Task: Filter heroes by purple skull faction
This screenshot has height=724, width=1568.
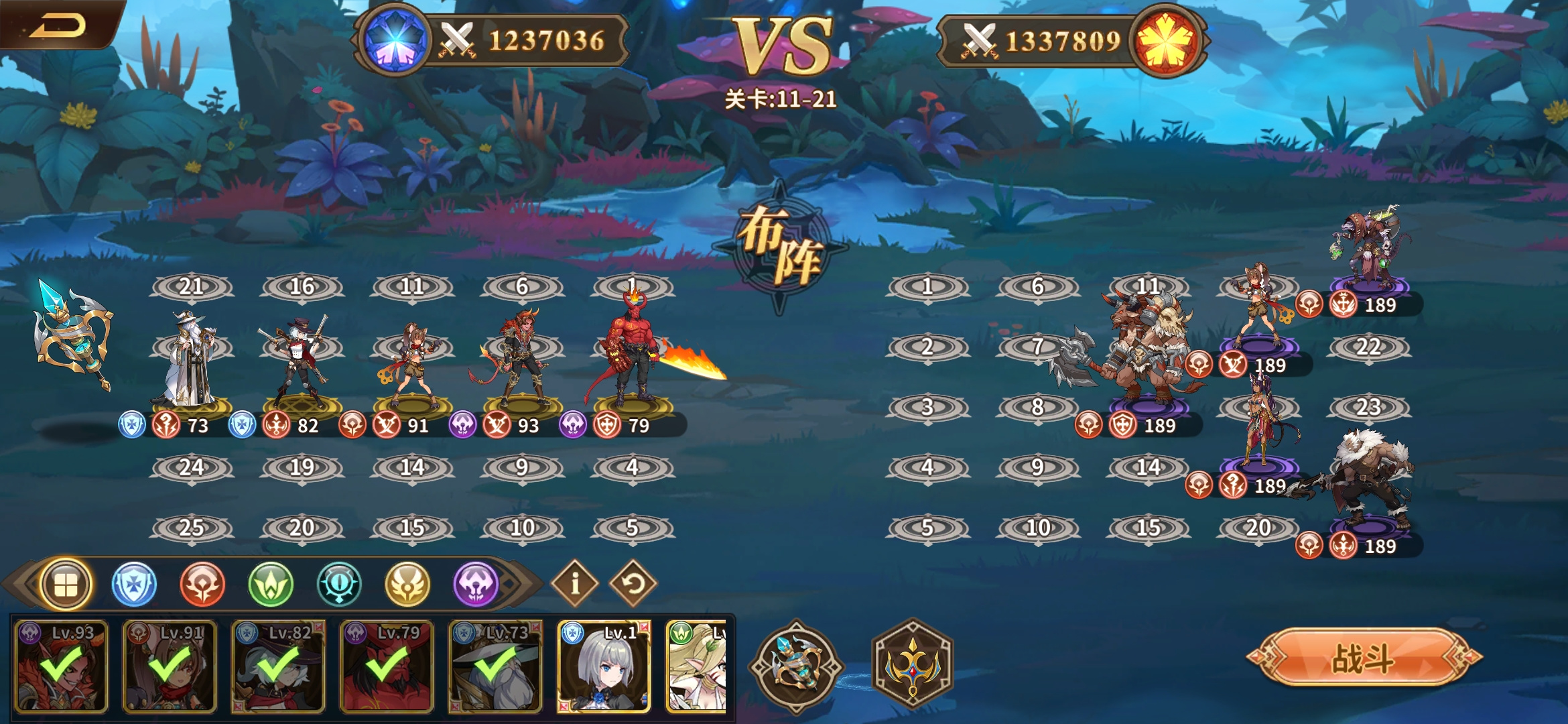Action: [x=476, y=584]
